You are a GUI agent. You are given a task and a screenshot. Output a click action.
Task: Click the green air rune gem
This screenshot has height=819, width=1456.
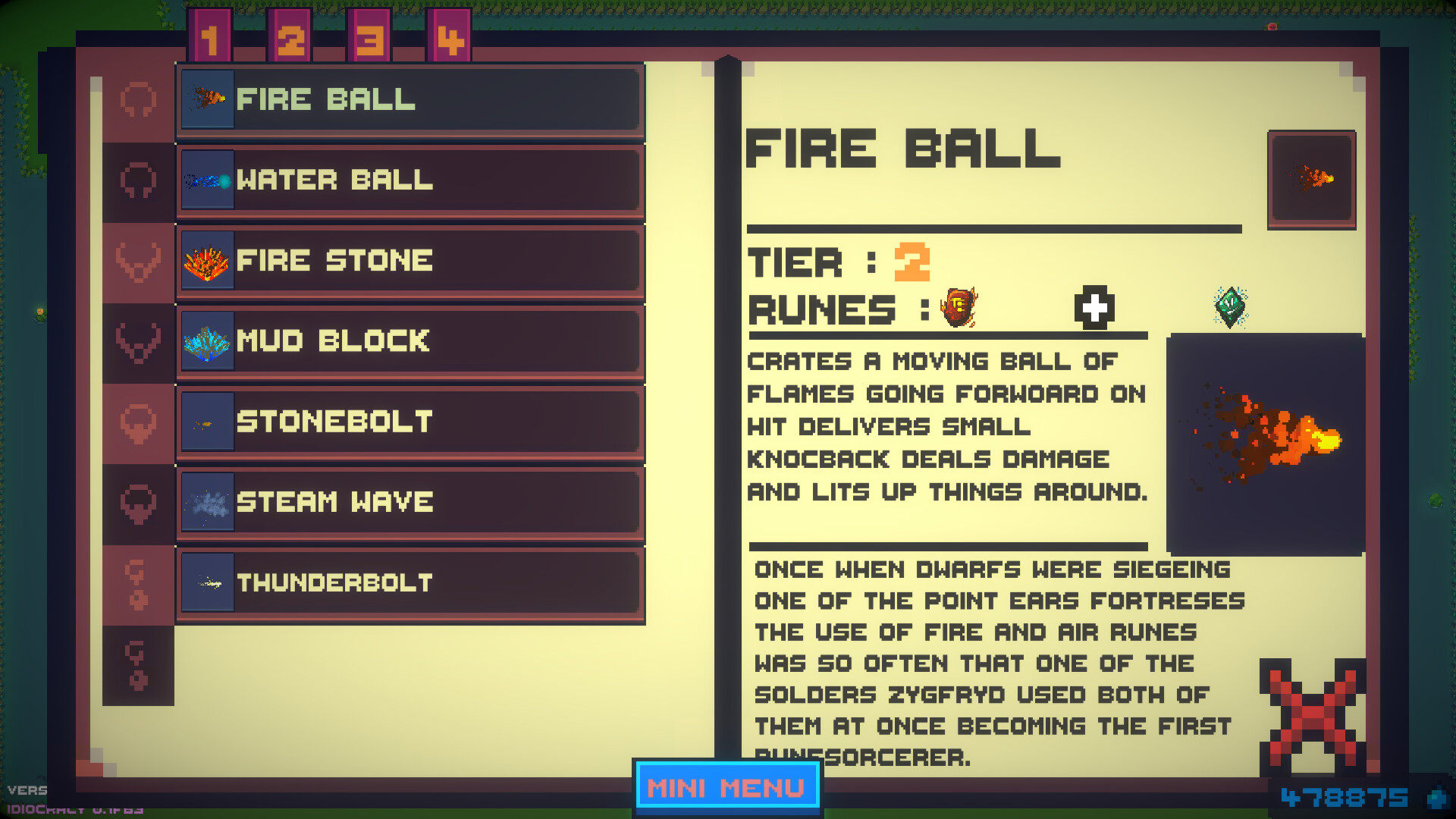point(1230,307)
